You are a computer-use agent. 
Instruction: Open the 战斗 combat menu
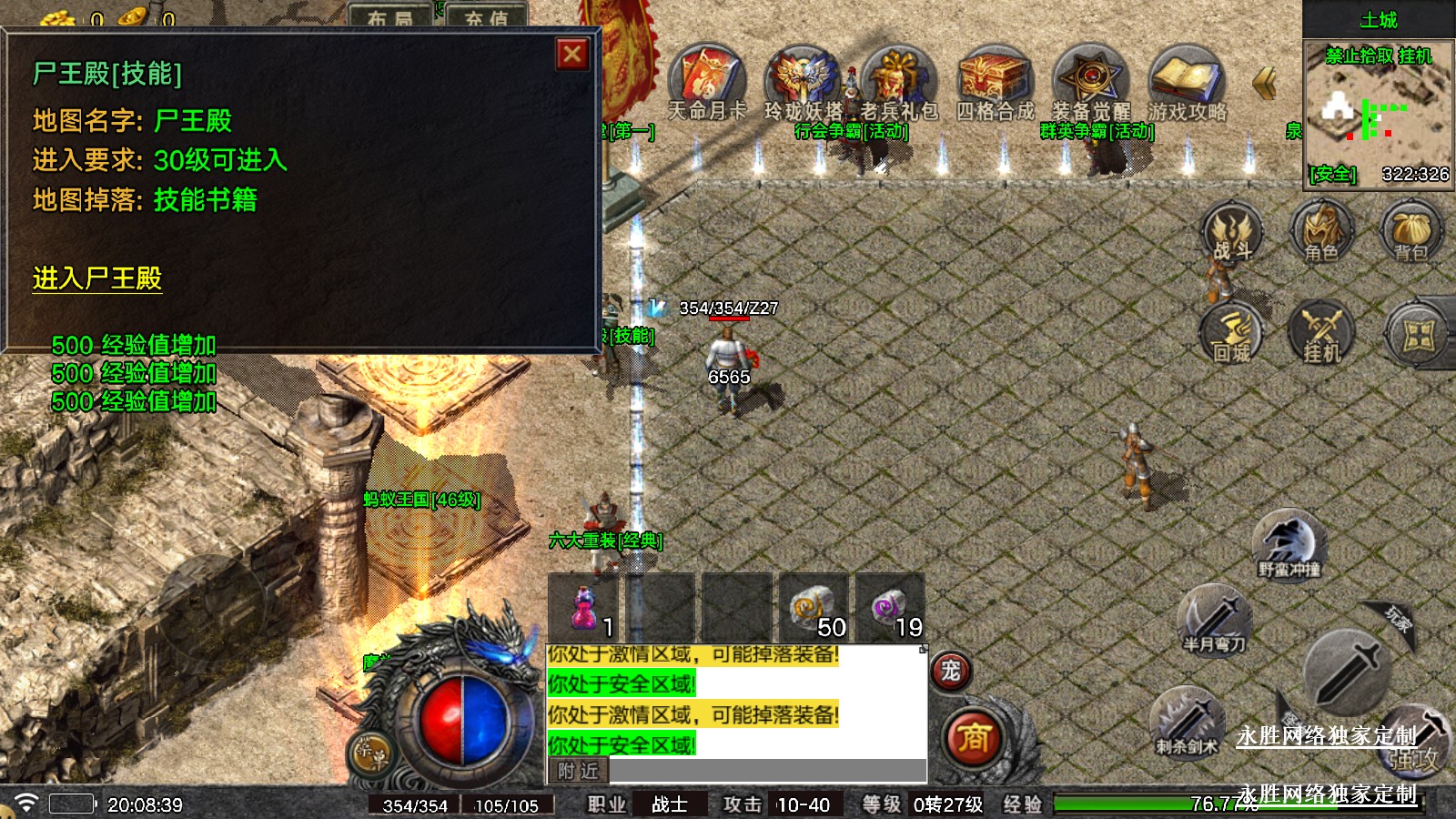tap(1231, 233)
